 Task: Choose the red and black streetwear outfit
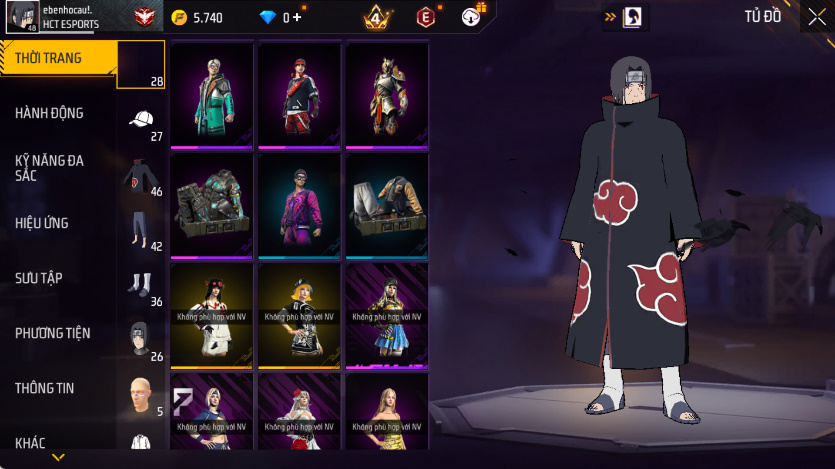tap(299, 95)
